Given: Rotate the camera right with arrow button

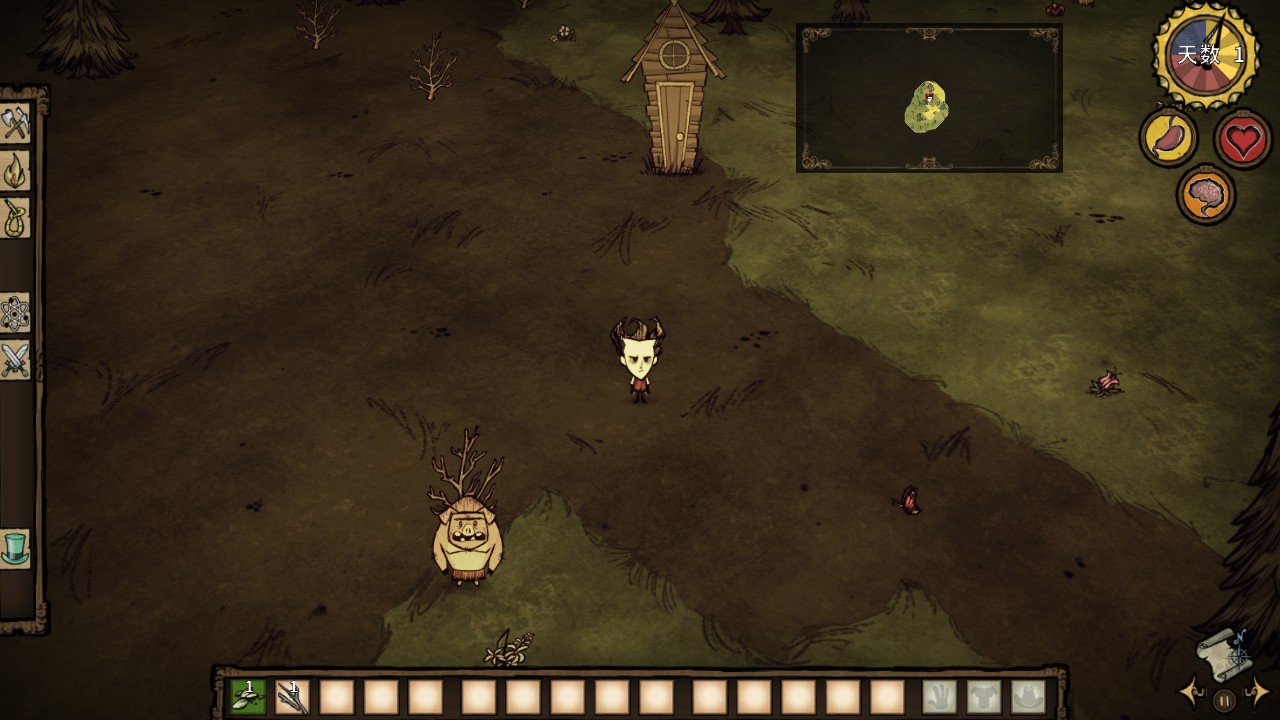Looking at the screenshot, I should tap(1258, 691).
